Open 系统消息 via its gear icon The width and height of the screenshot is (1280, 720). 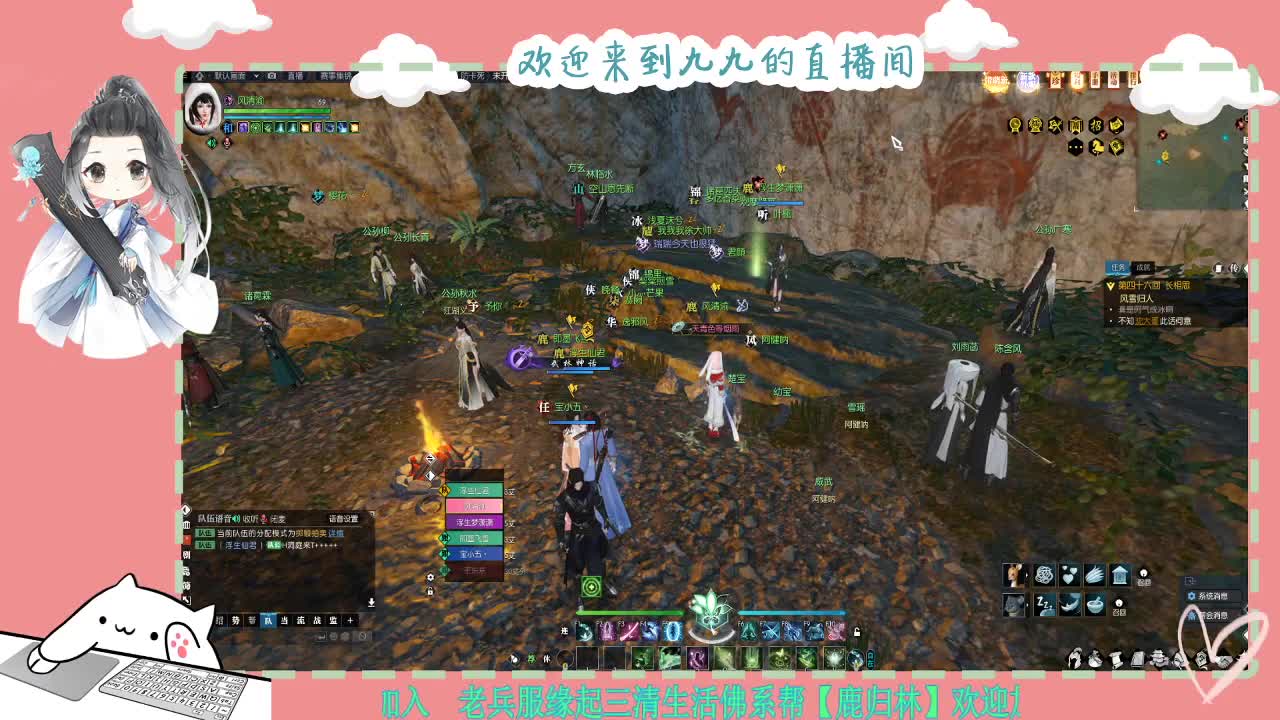(1192, 596)
